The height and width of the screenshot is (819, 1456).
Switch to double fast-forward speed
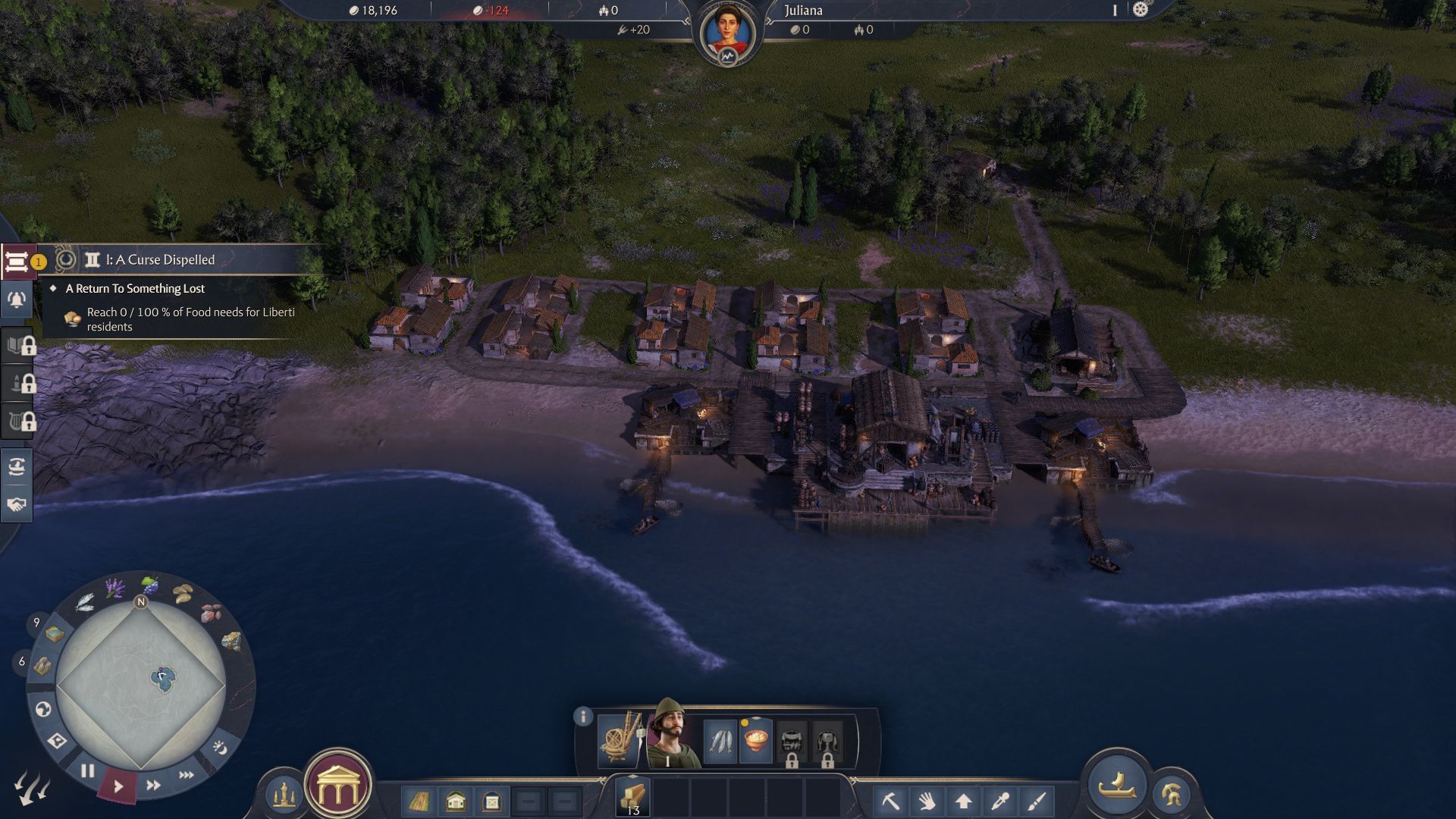tap(153, 786)
